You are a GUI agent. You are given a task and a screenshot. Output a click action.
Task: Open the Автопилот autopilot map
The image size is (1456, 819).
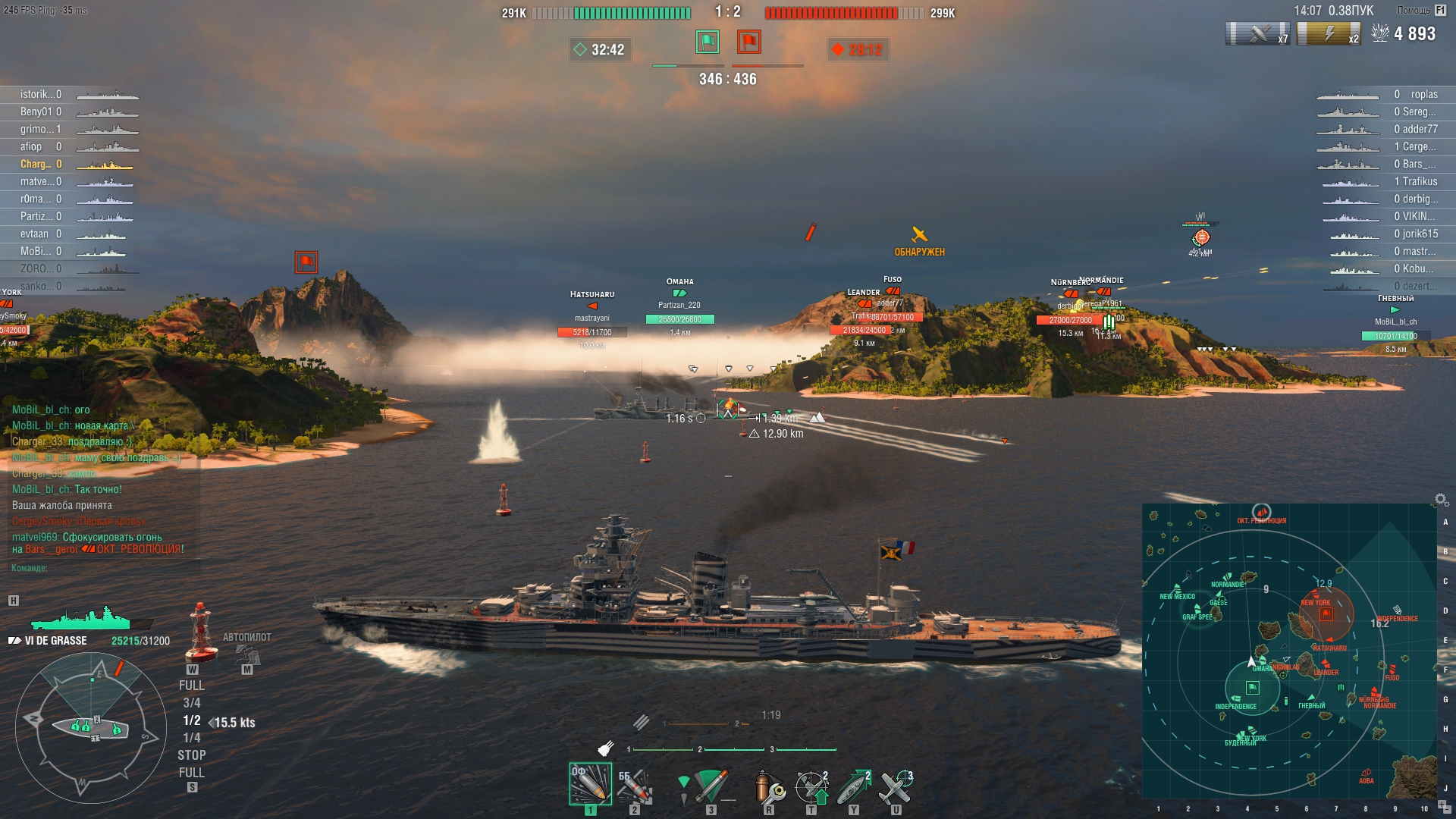(x=246, y=654)
